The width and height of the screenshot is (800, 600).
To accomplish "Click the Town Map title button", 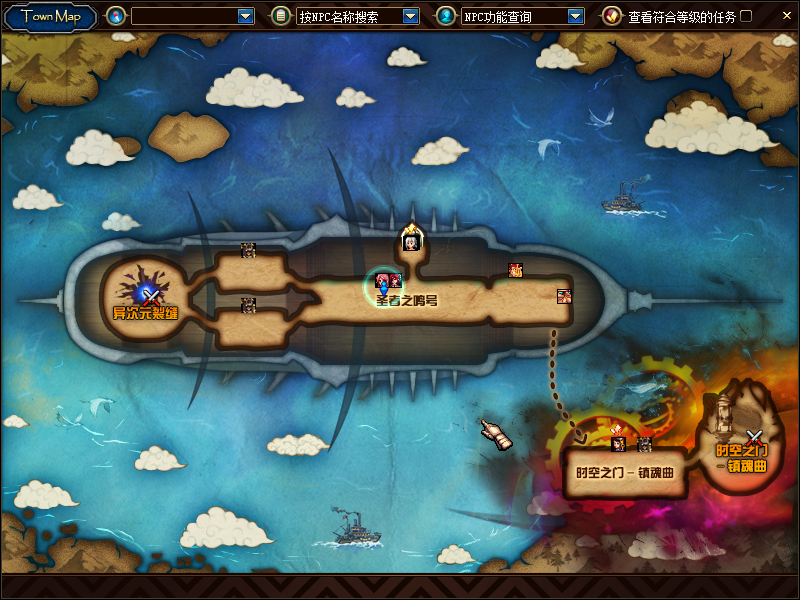I will pyautogui.click(x=49, y=16).
